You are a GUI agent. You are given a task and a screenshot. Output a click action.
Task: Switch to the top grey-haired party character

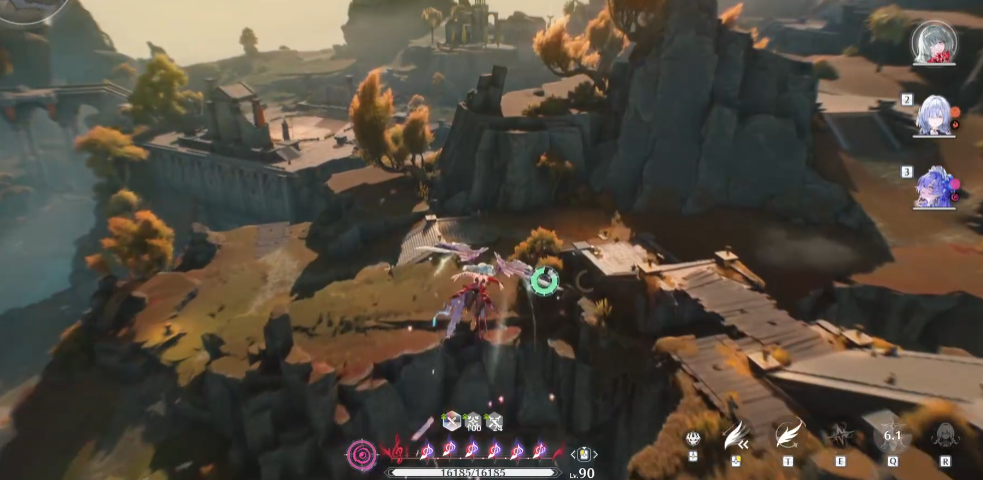[934, 42]
